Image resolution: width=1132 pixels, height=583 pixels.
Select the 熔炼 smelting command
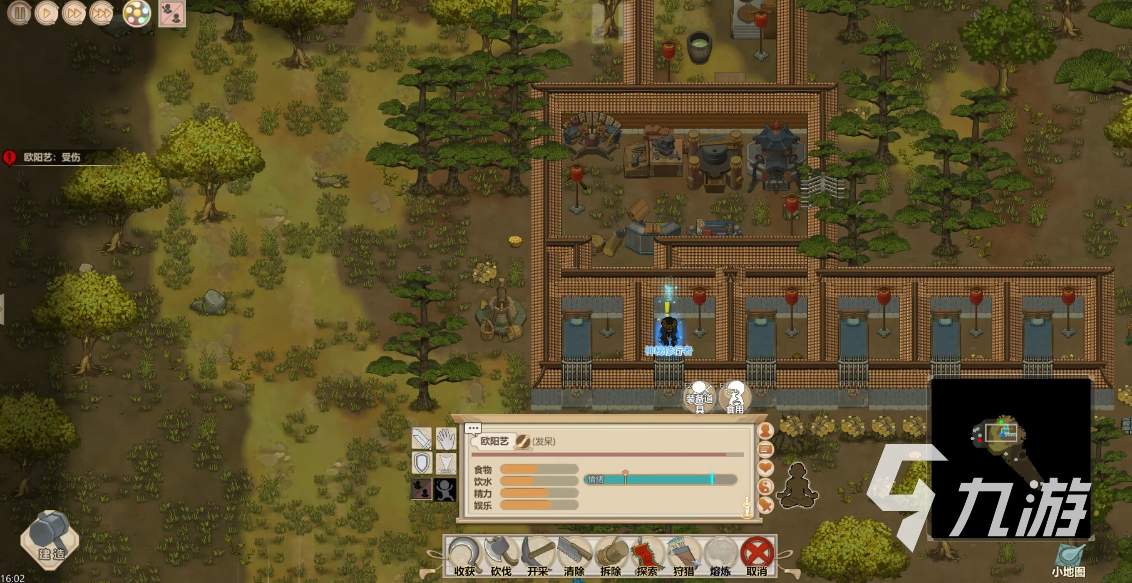719,555
